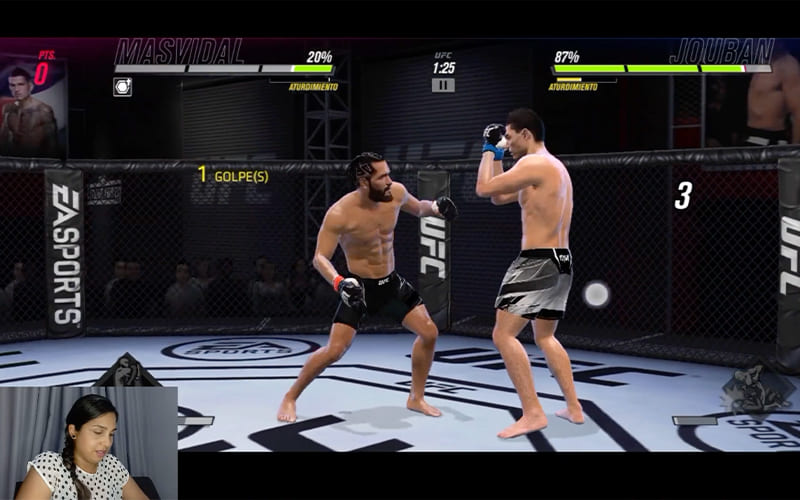Activate the triangle special move icon
The width and height of the screenshot is (800, 500).
127,372
